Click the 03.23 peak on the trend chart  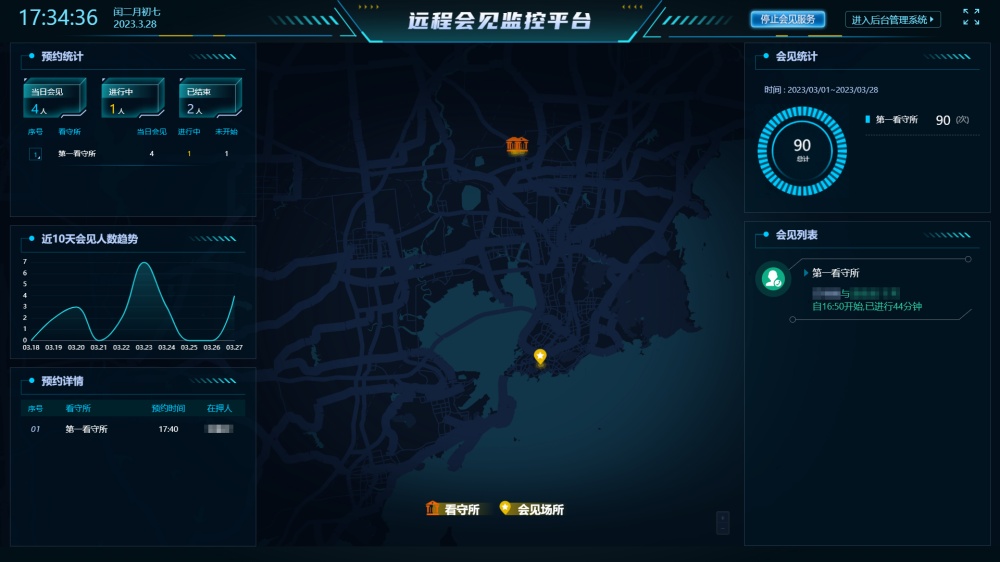[144, 263]
